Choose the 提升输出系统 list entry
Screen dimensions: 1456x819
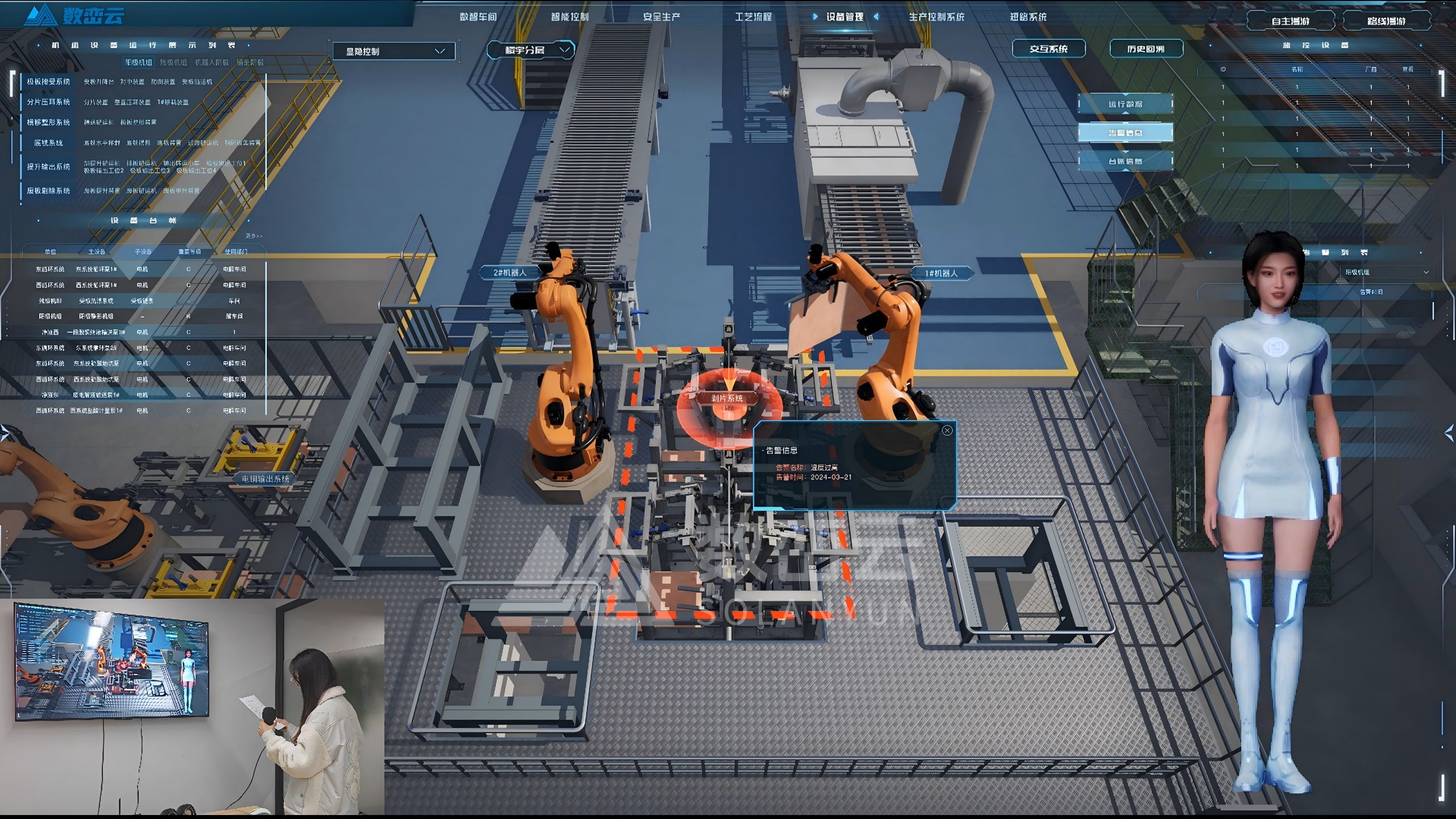tap(48, 167)
